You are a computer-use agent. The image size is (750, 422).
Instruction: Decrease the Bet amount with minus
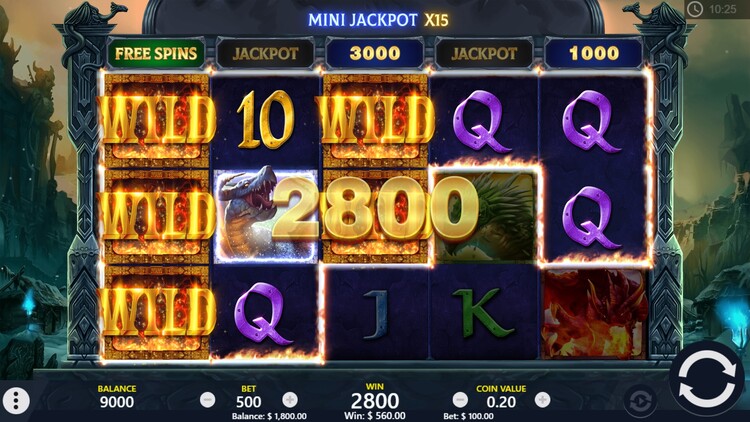[x=208, y=399]
